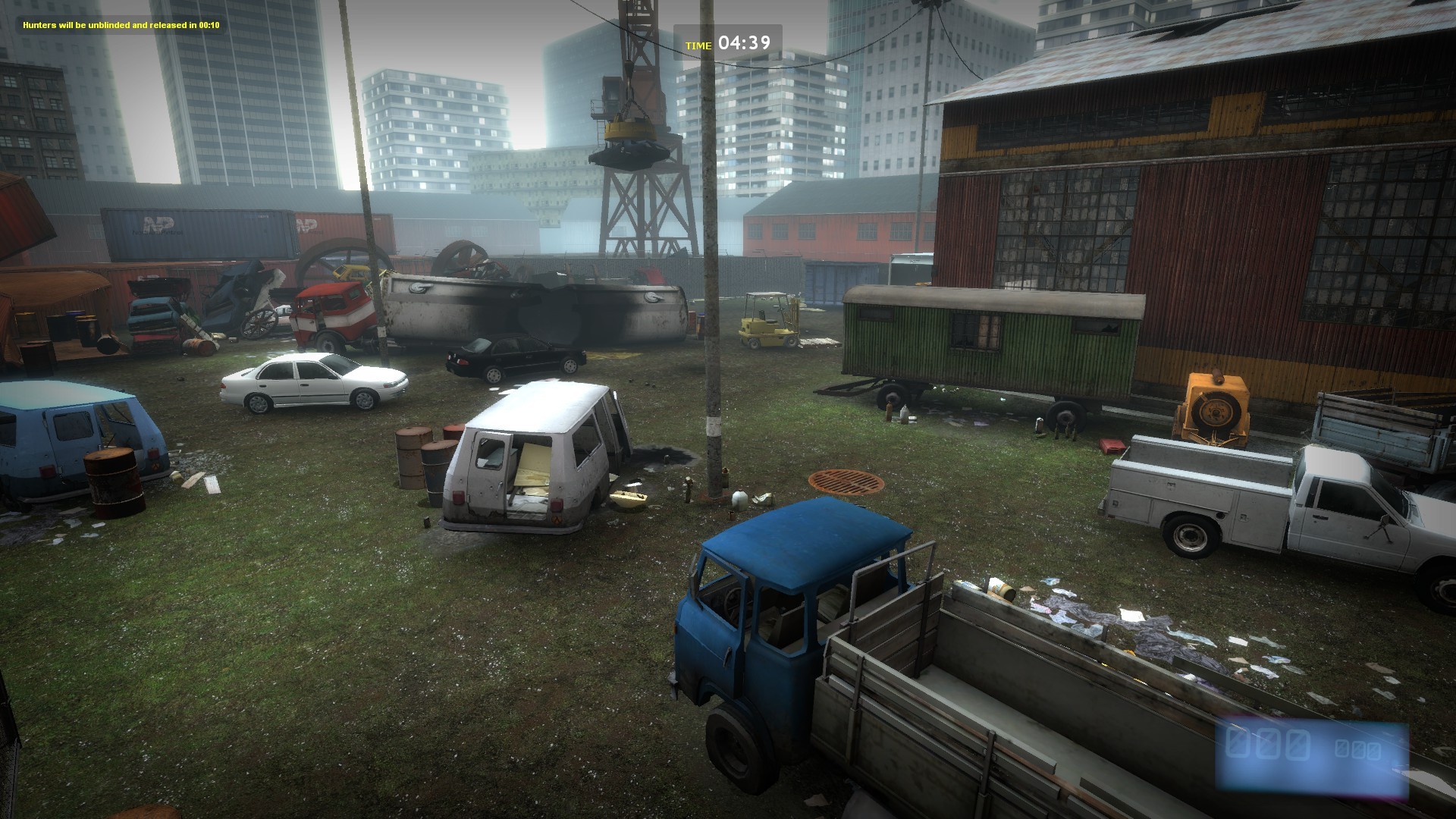Select the yellow cement mixer on the truck bed
1456x819 pixels.
1213,413
